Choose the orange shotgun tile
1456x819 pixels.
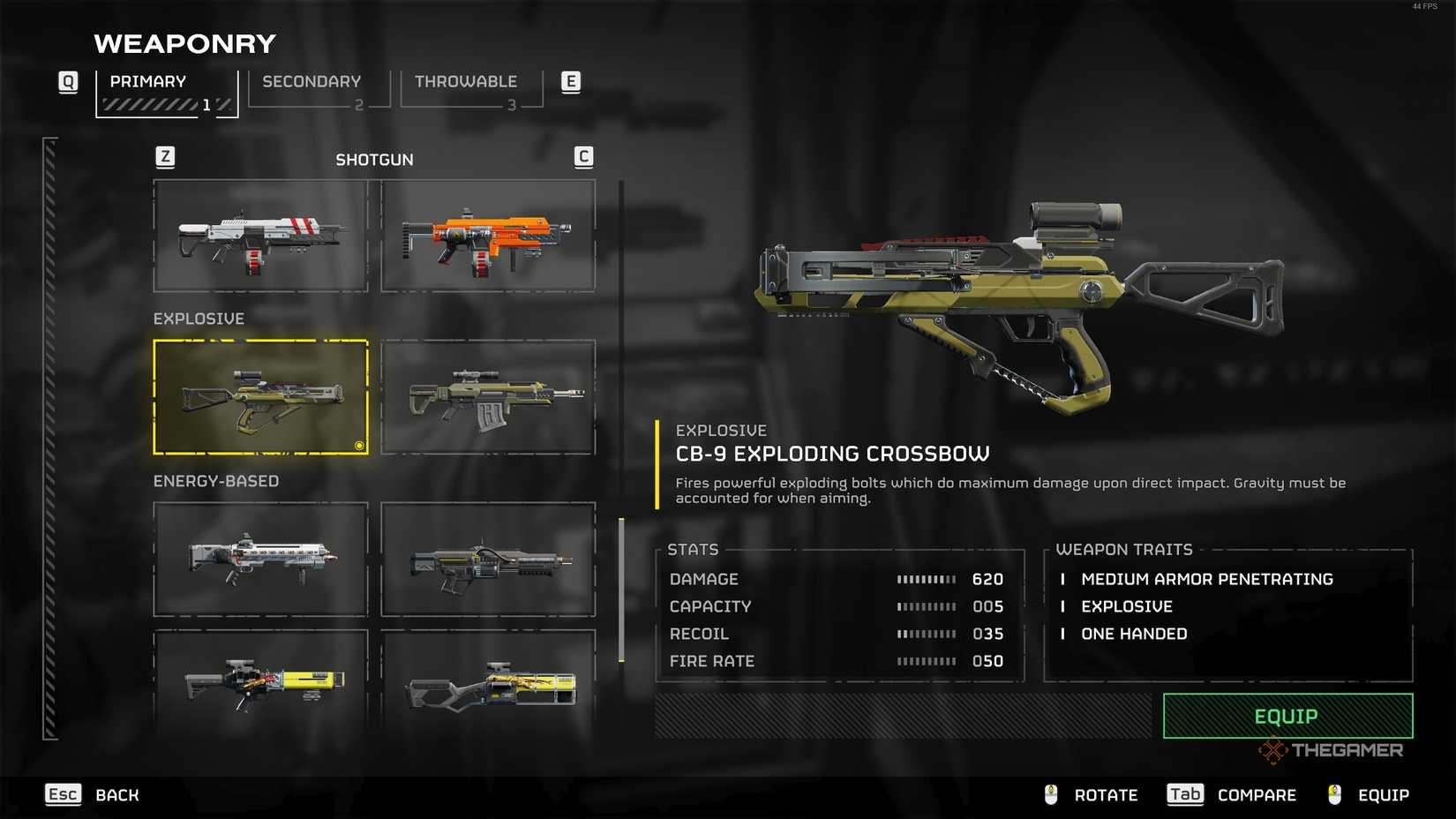[x=488, y=236]
